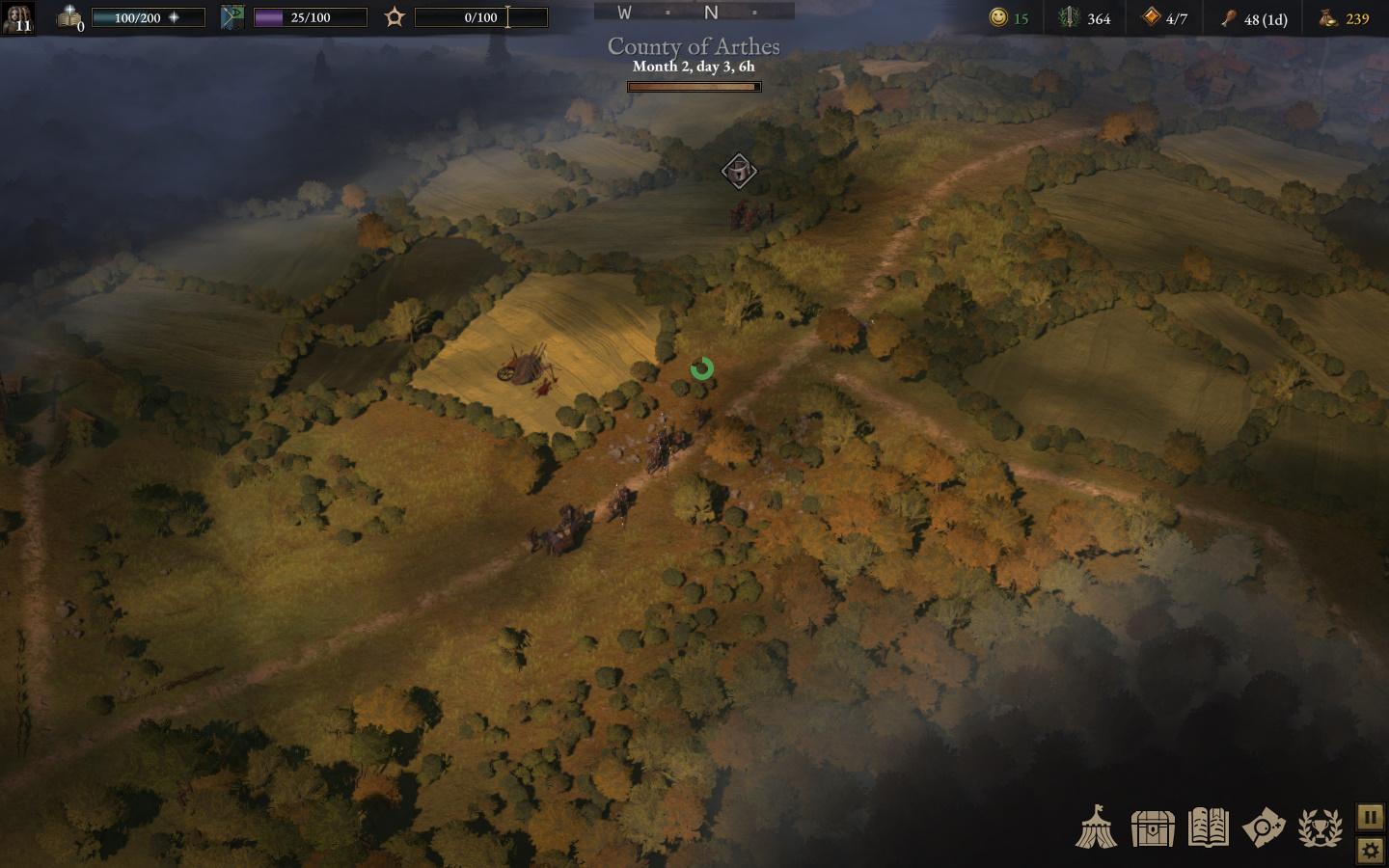Show the world map with magnifier icon
The image size is (1389, 868).
[x=1264, y=827]
